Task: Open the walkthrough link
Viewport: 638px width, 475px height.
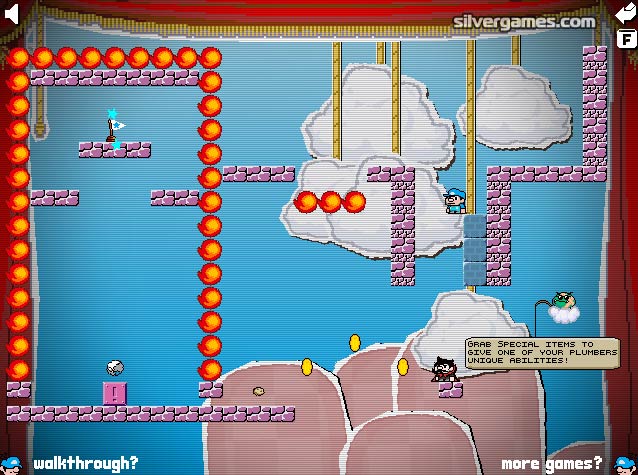Action: 84,463
